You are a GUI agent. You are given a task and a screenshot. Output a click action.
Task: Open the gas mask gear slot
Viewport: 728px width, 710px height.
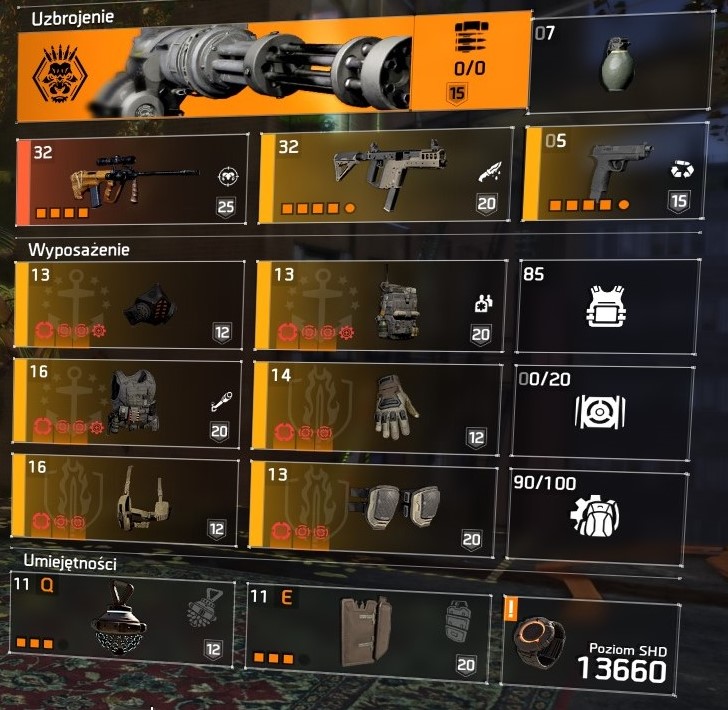[130, 305]
